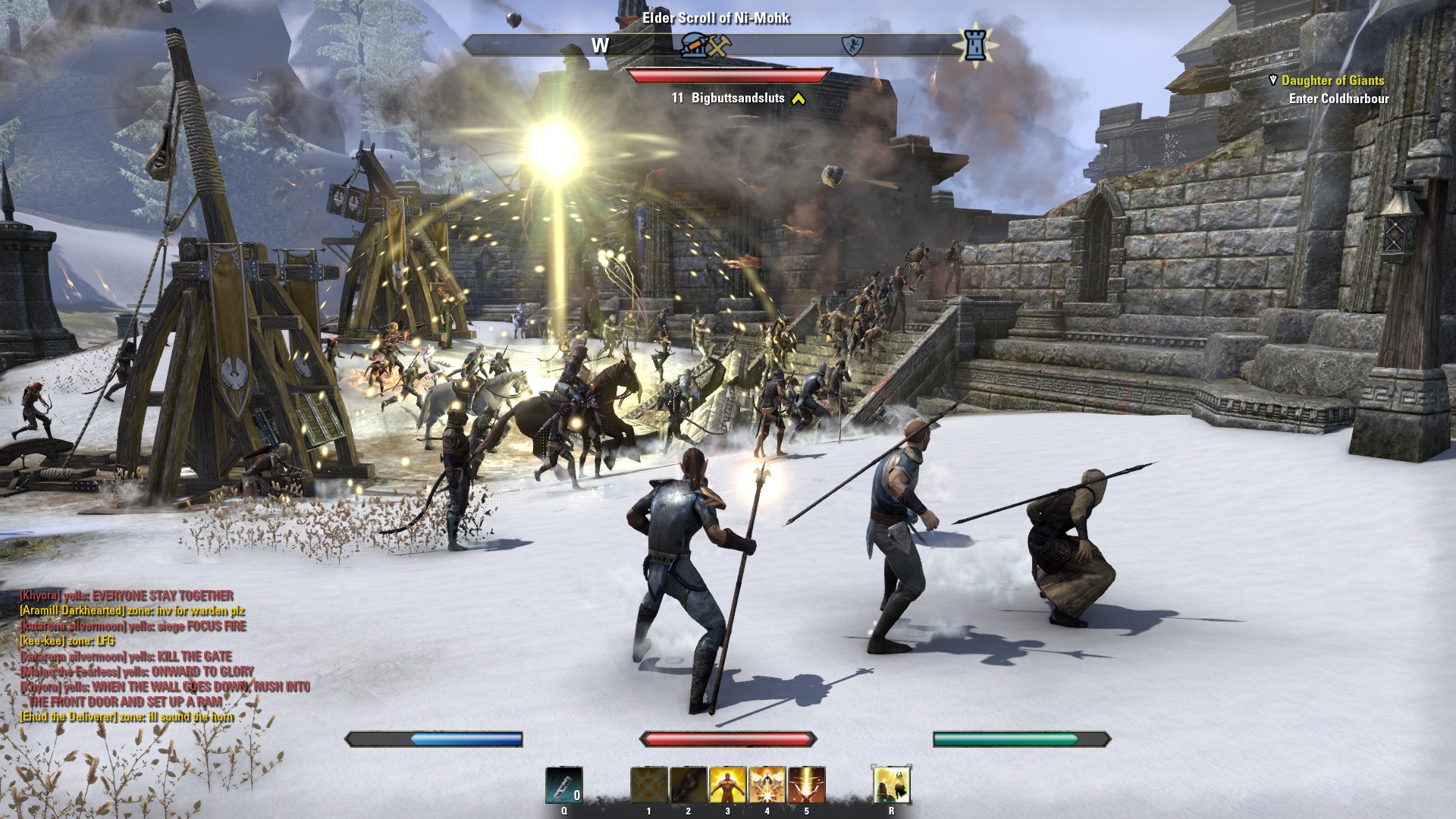The width and height of the screenshot is (1456, 819).
Task: Activate the dimmed crossed-blades ability in slot 1
Action: (x=649, y=785)
